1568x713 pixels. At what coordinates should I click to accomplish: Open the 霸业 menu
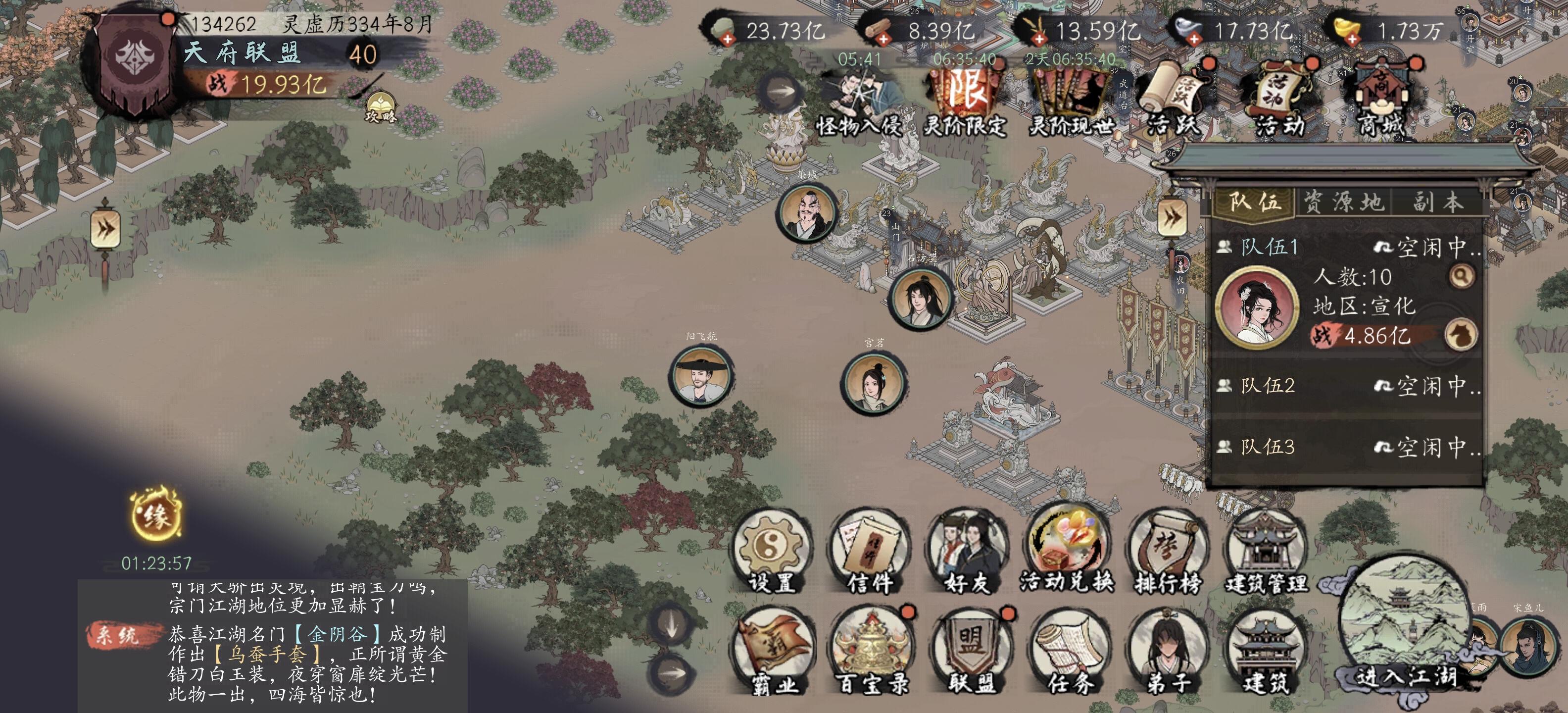tap(773, 653)
